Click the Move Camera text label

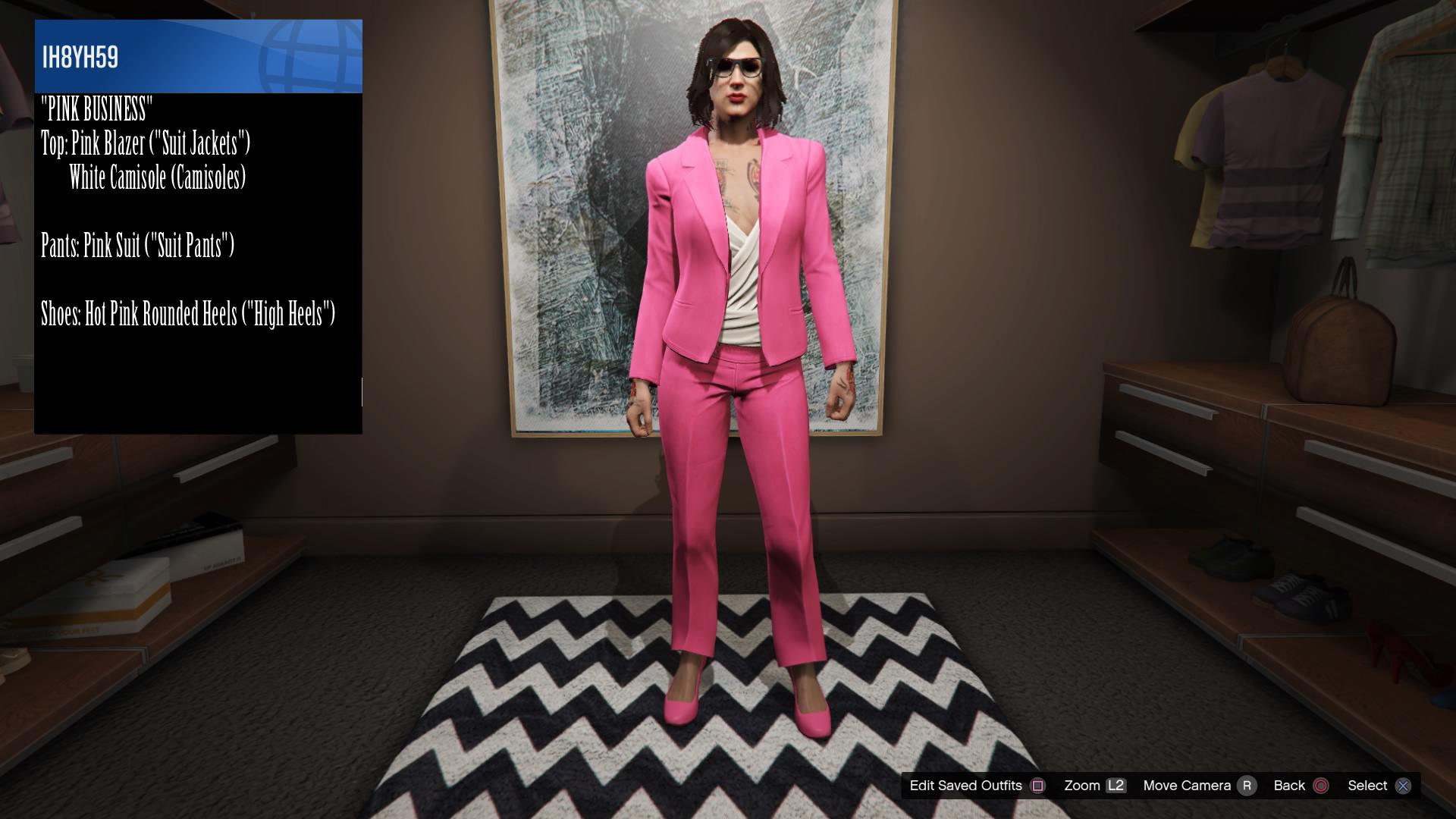pyautogui.click(x=1187, y=786)
